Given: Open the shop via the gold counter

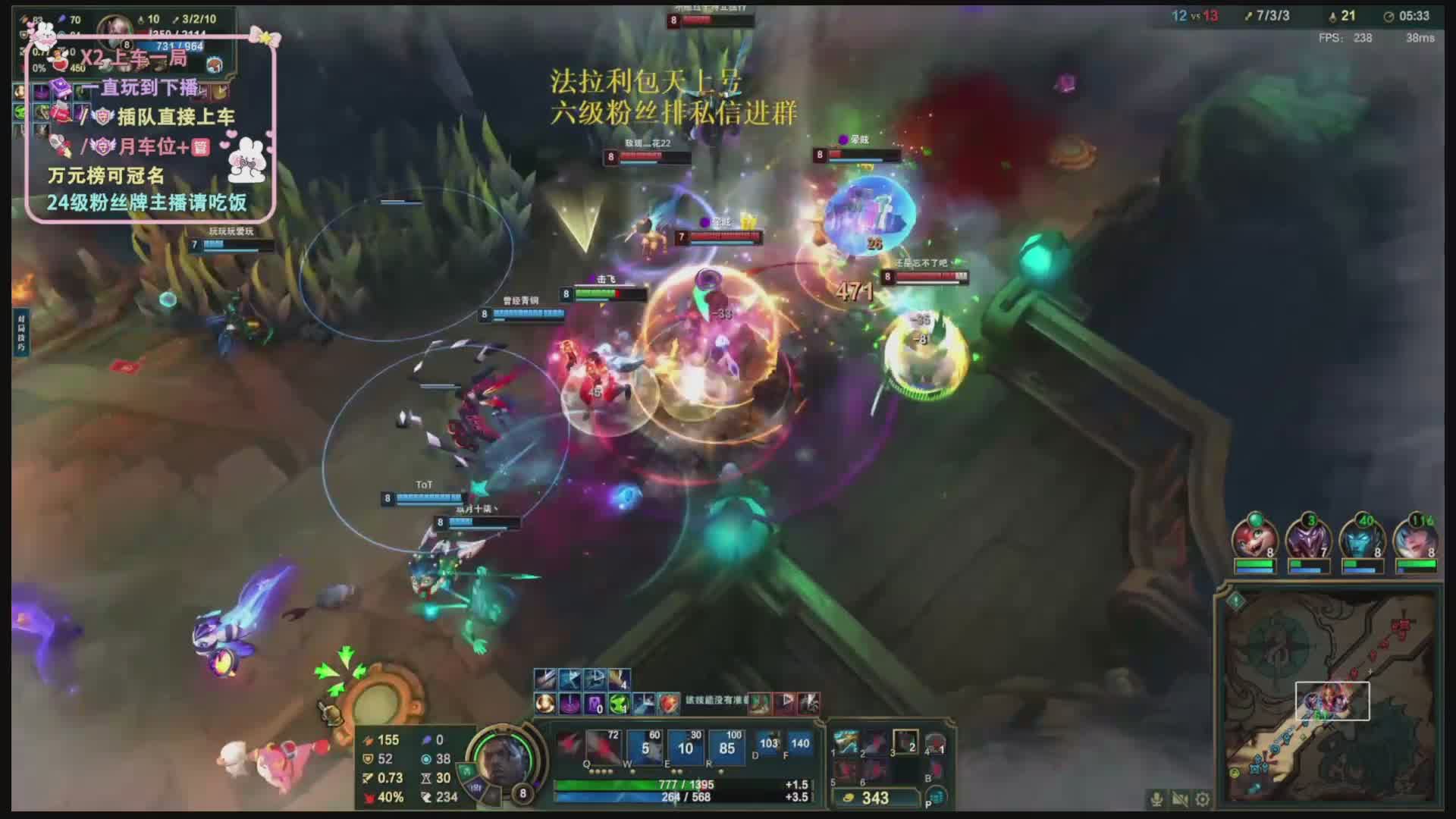Looking at the screenshot, I should click(x=874, y=798).
